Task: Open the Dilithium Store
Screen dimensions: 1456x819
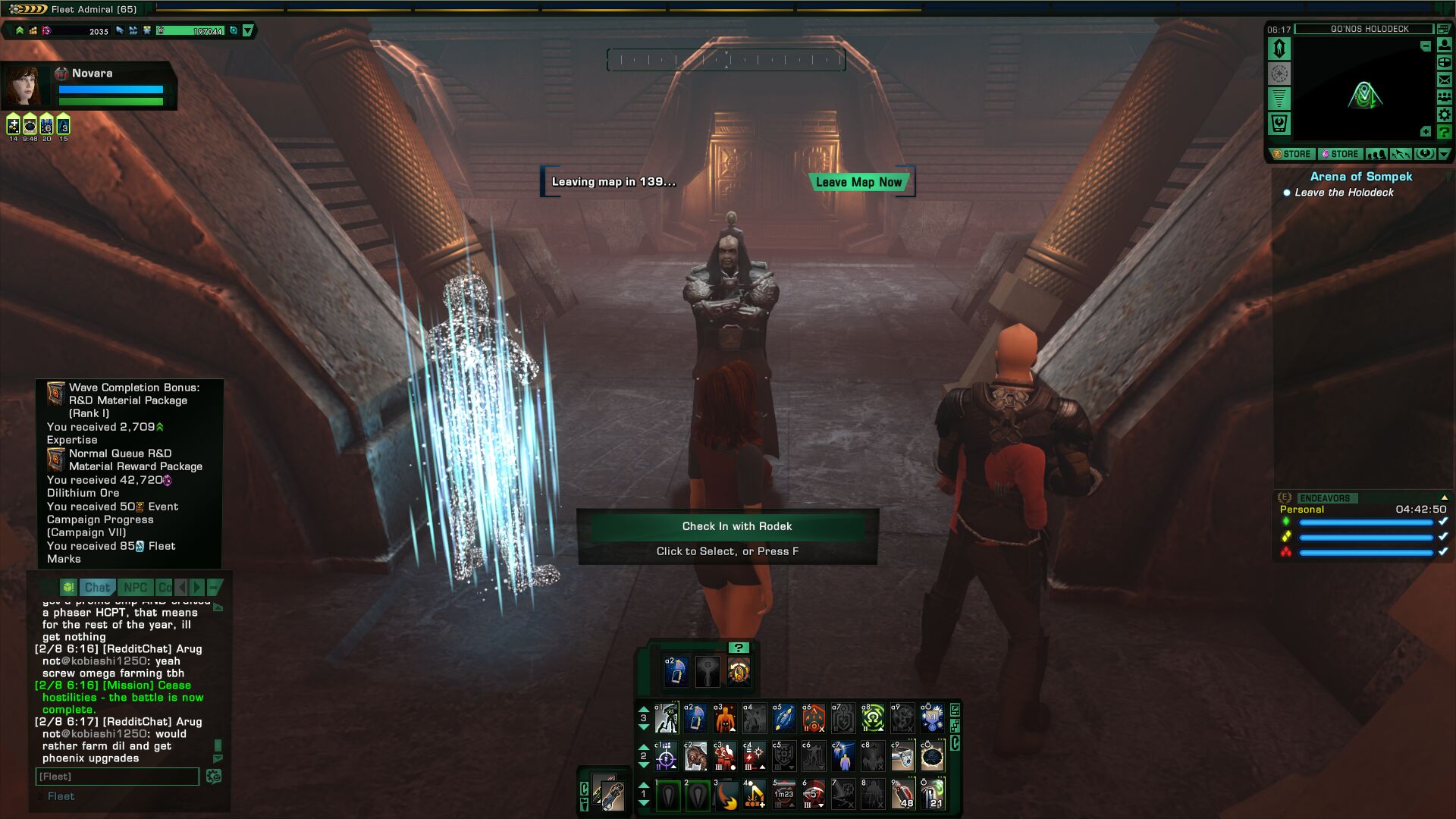Action: (x=1340, y=154)
